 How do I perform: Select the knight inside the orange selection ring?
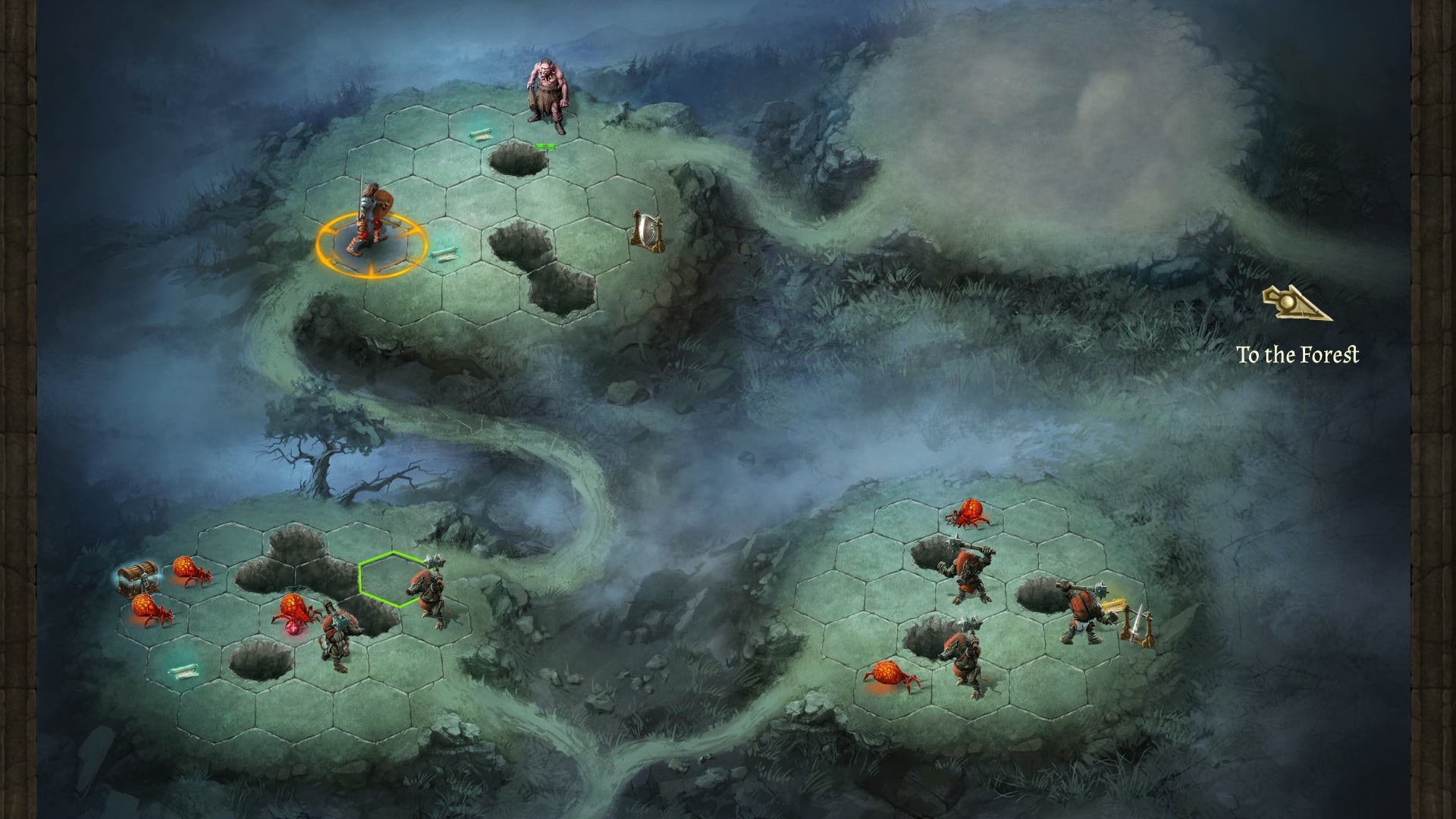[369, 227]
